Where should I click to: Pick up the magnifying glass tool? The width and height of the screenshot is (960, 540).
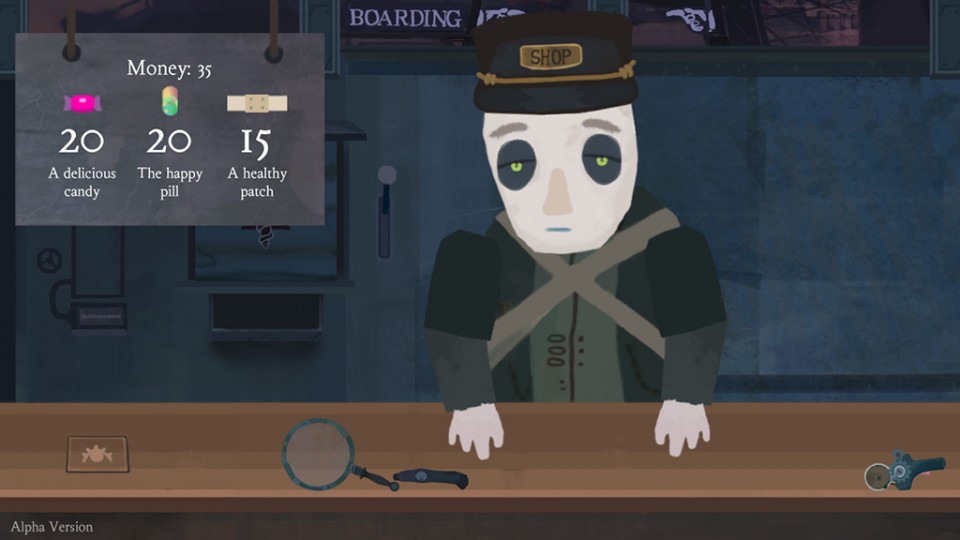tap(319, 453)
